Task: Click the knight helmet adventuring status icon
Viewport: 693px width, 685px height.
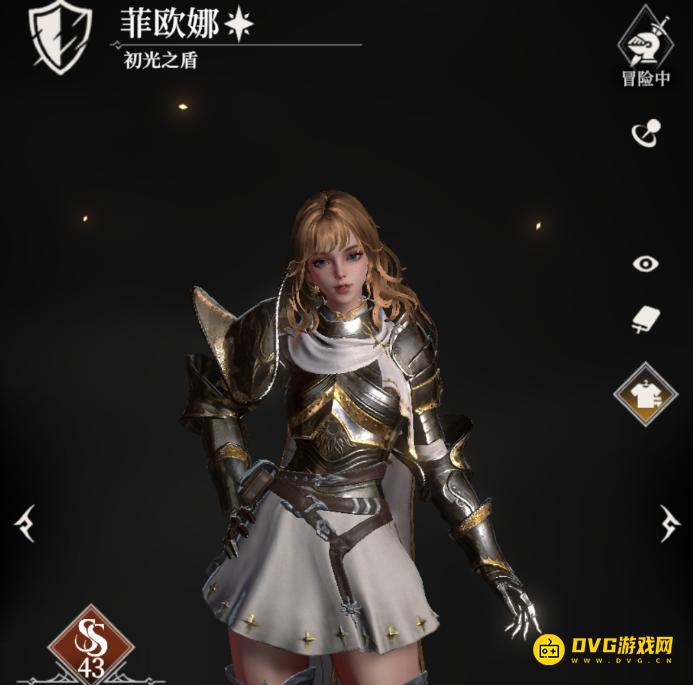Action: pyautogui.click(x=646, y=38)
